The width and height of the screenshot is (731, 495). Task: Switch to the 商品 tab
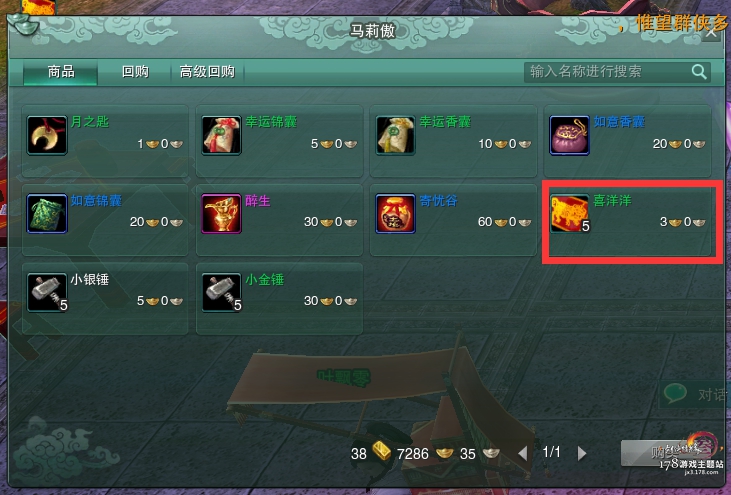[x=61, y=72]
